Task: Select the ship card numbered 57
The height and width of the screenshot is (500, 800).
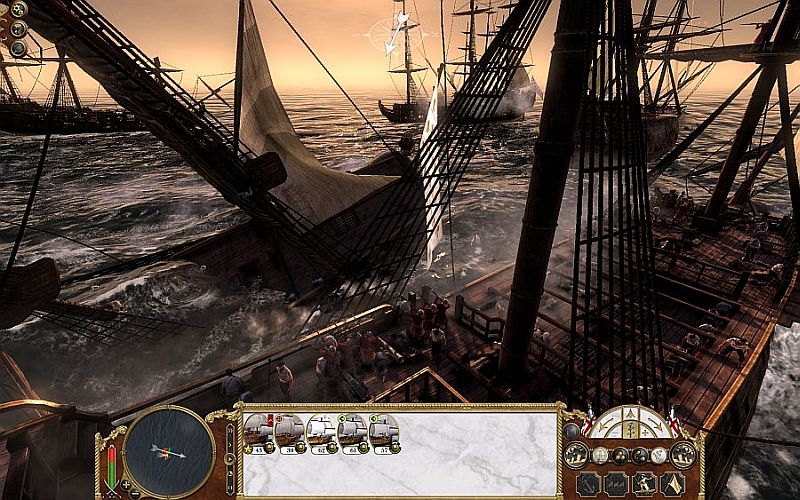Action: [384, 433]
